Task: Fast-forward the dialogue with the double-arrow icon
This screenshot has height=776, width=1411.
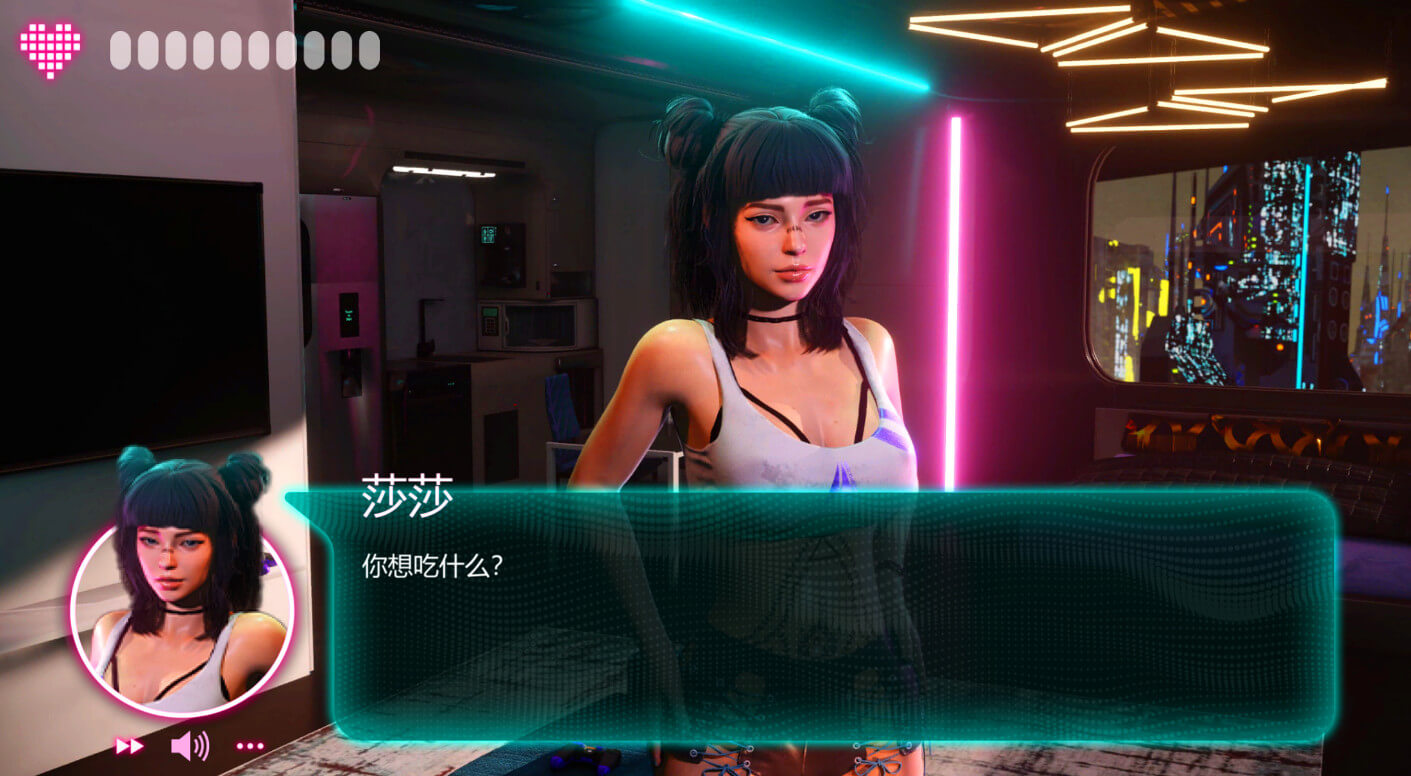Action: (129, 746)
